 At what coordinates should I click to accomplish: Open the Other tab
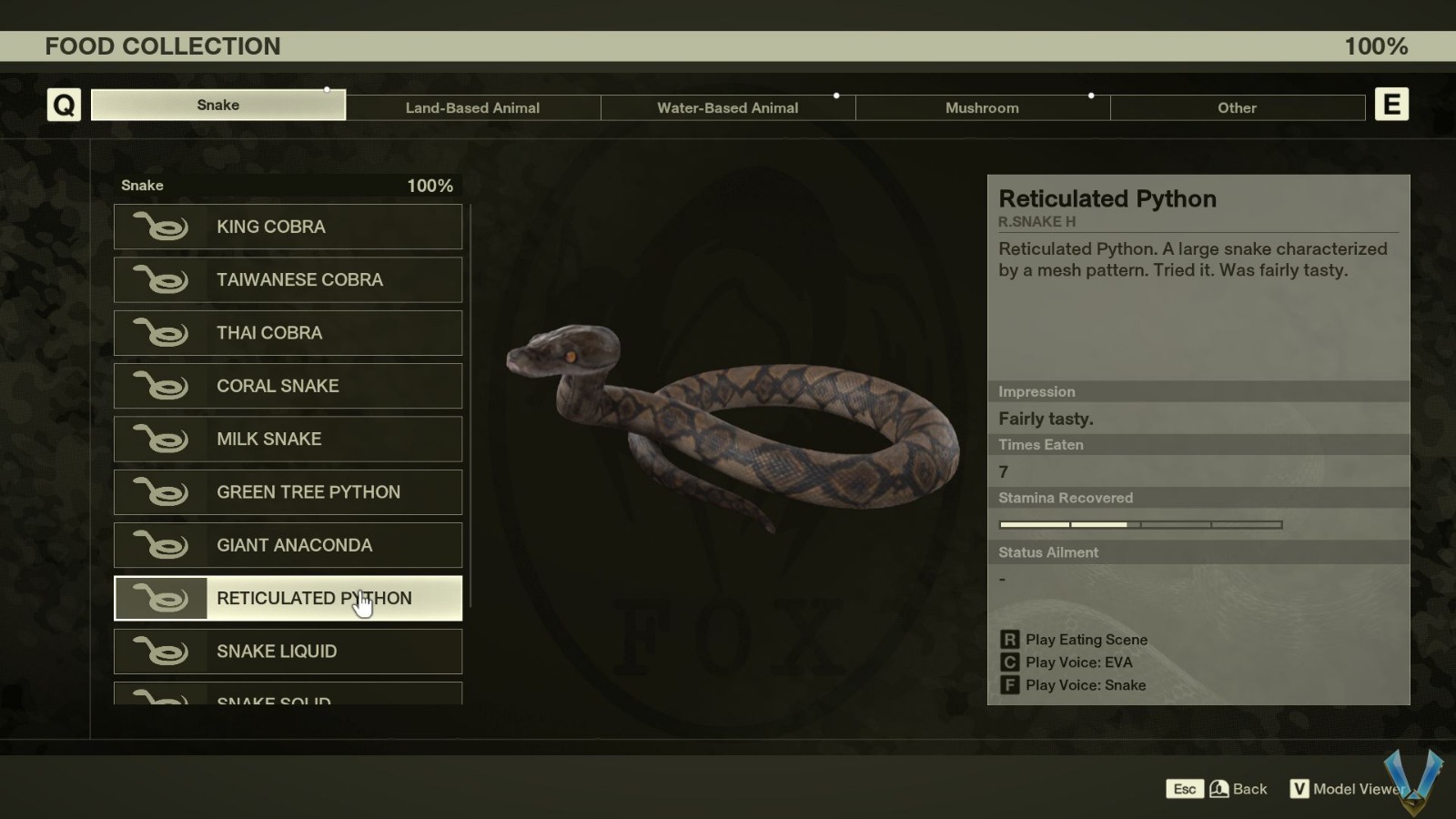tap(1237, 107)
